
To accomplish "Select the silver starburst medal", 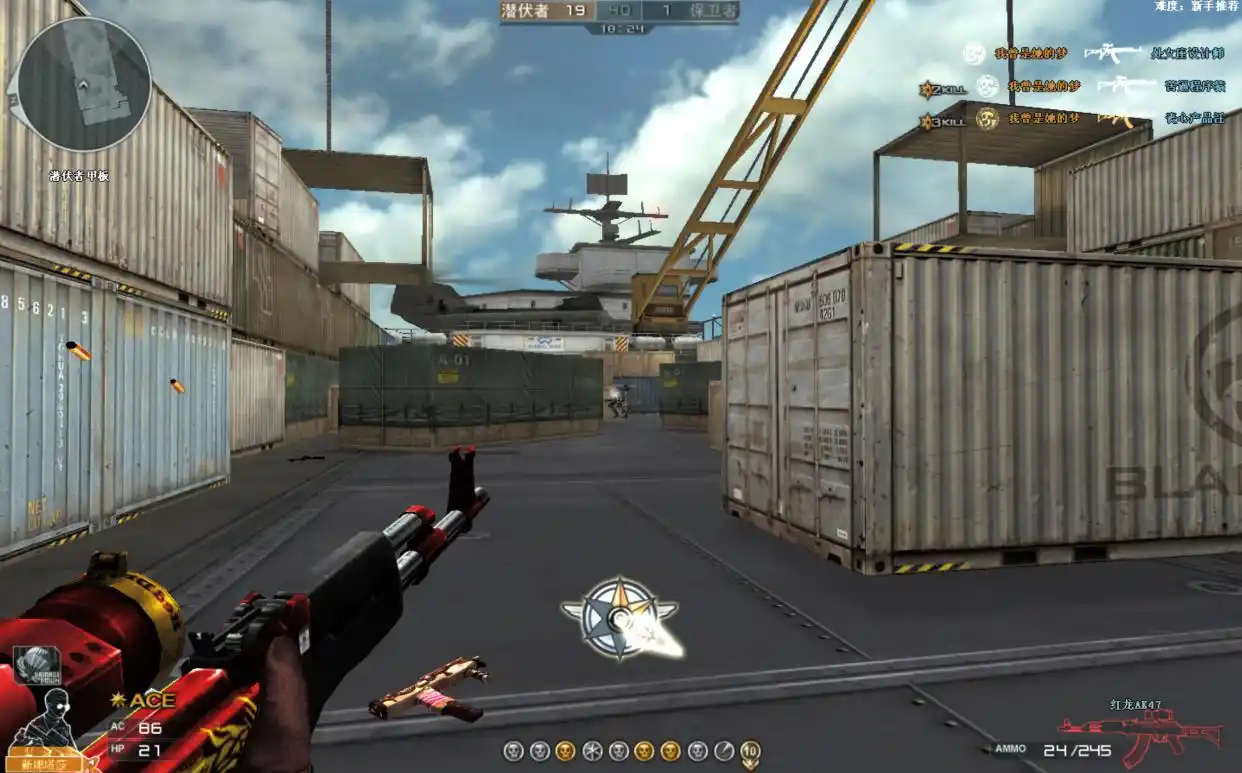I will click(592, 751).
